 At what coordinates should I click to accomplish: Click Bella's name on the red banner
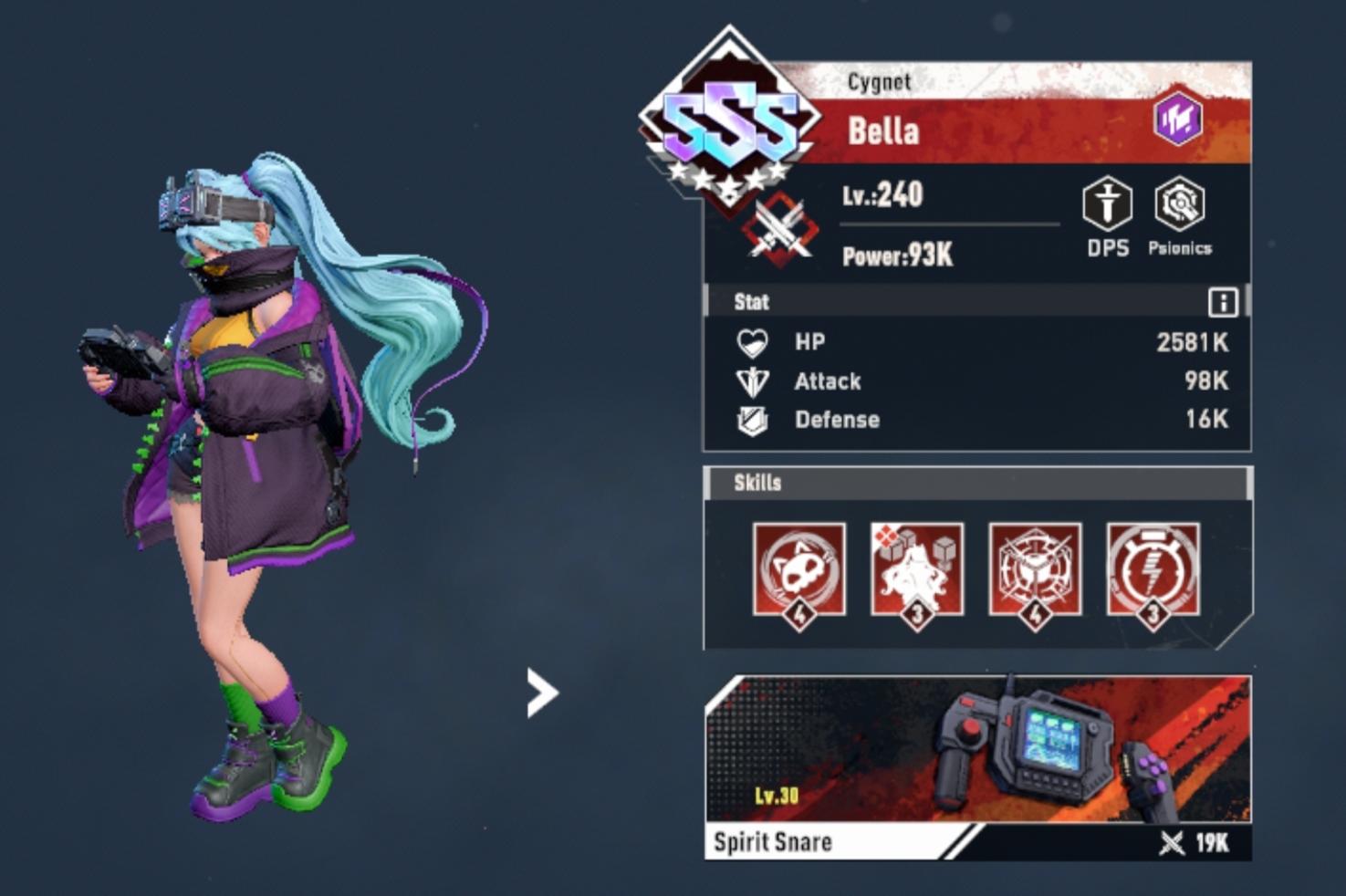pos(885,131)
